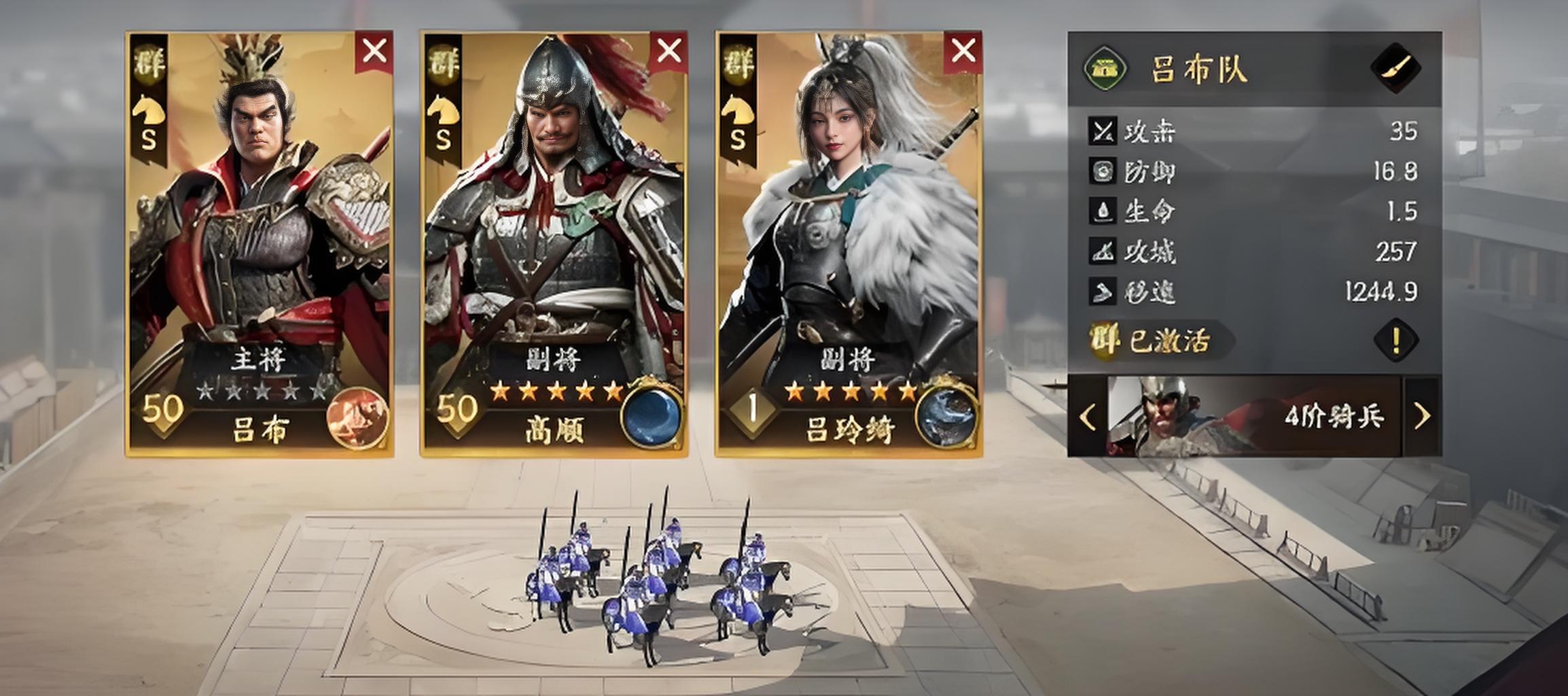Click the pen icon to rename 吕布队
This screenshot has width=1568, height=696.
[x=1398, y=68]
